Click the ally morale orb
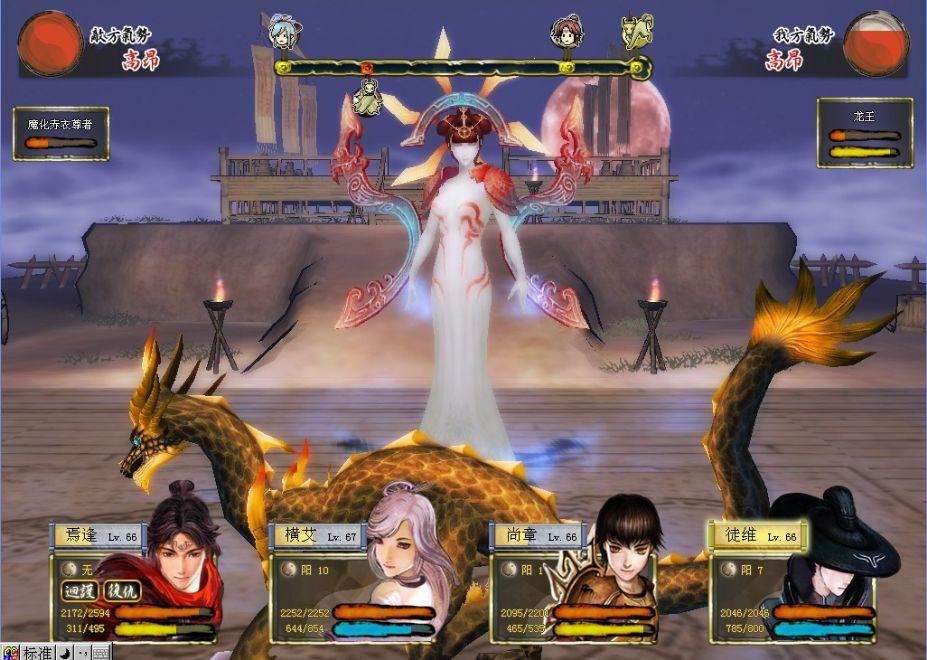The width and height of the screenshot is (927, 660). click(x=875, y=43)
